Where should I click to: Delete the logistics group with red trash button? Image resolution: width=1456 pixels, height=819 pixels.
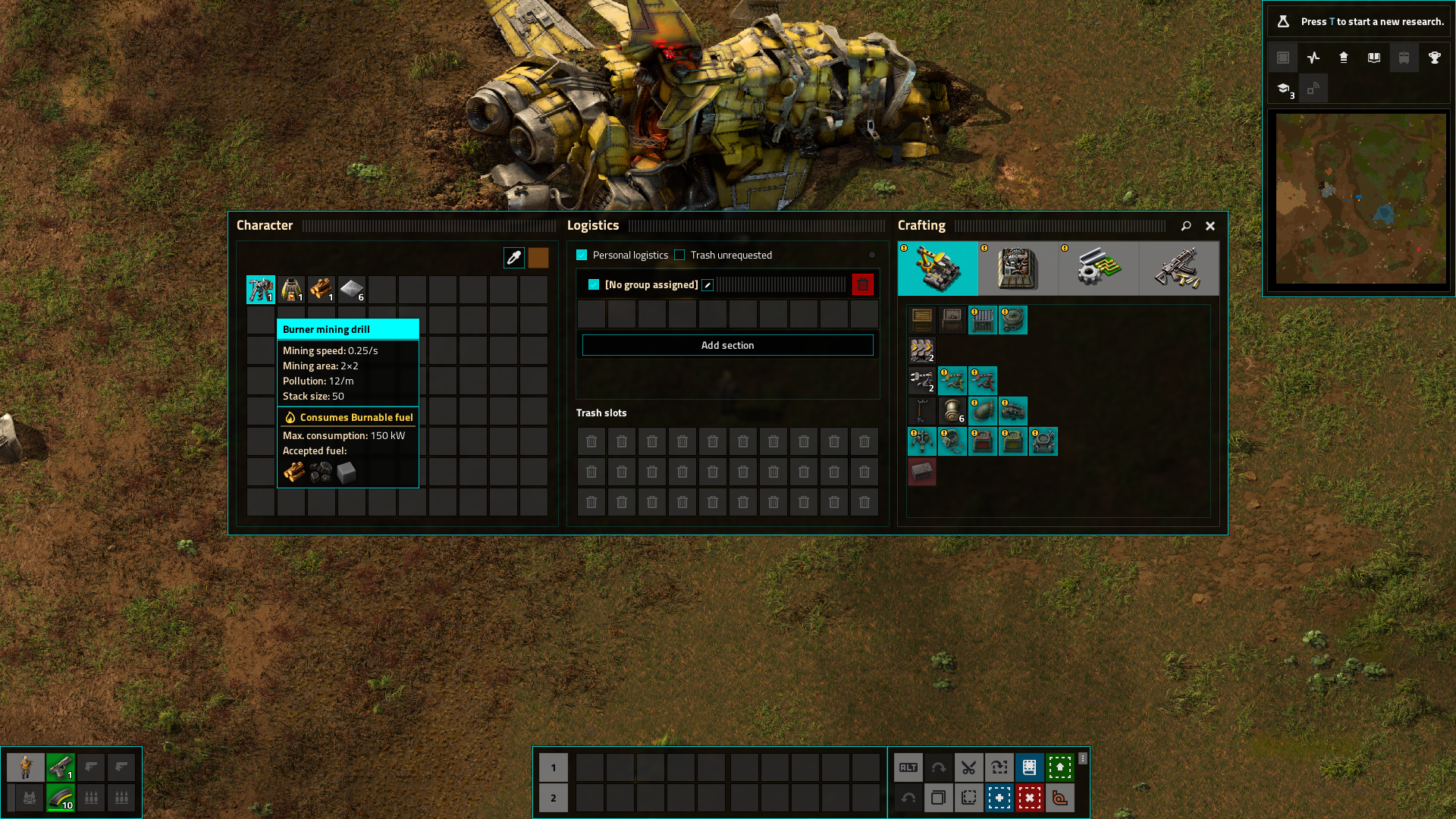point(862,285)
